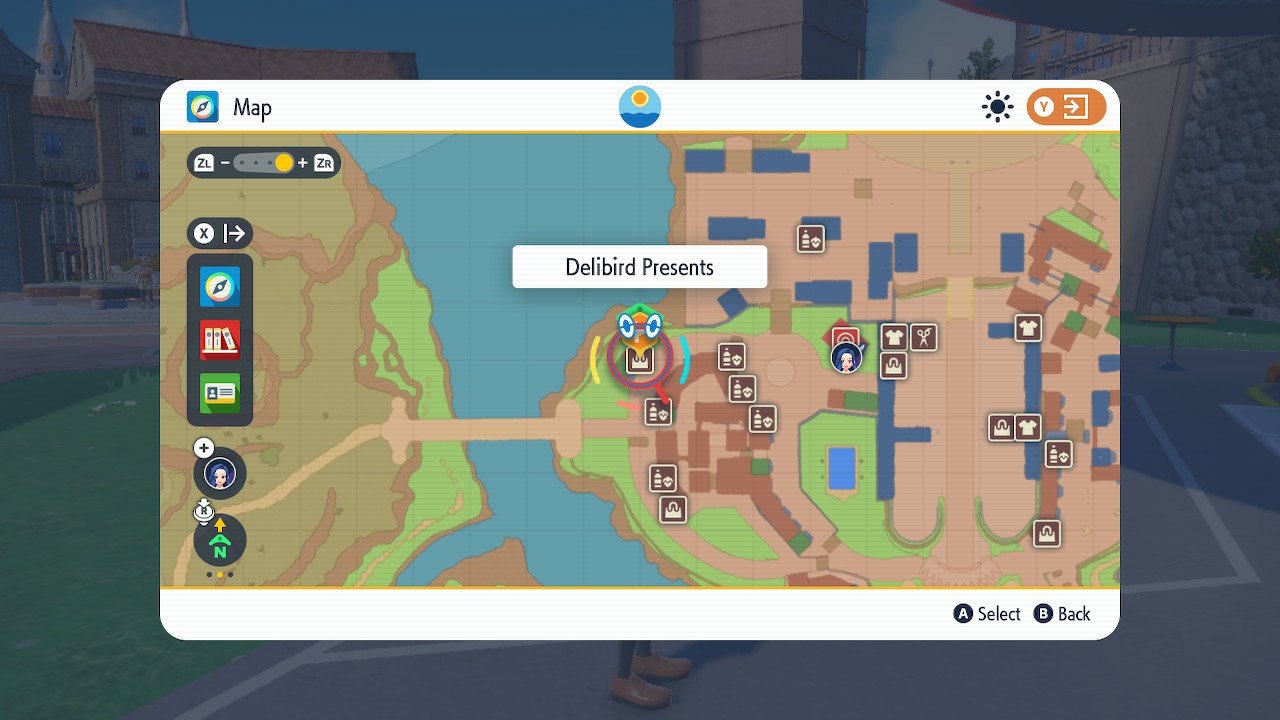Select the T-shirt marker beside the scissors

(x=894, y=337)
